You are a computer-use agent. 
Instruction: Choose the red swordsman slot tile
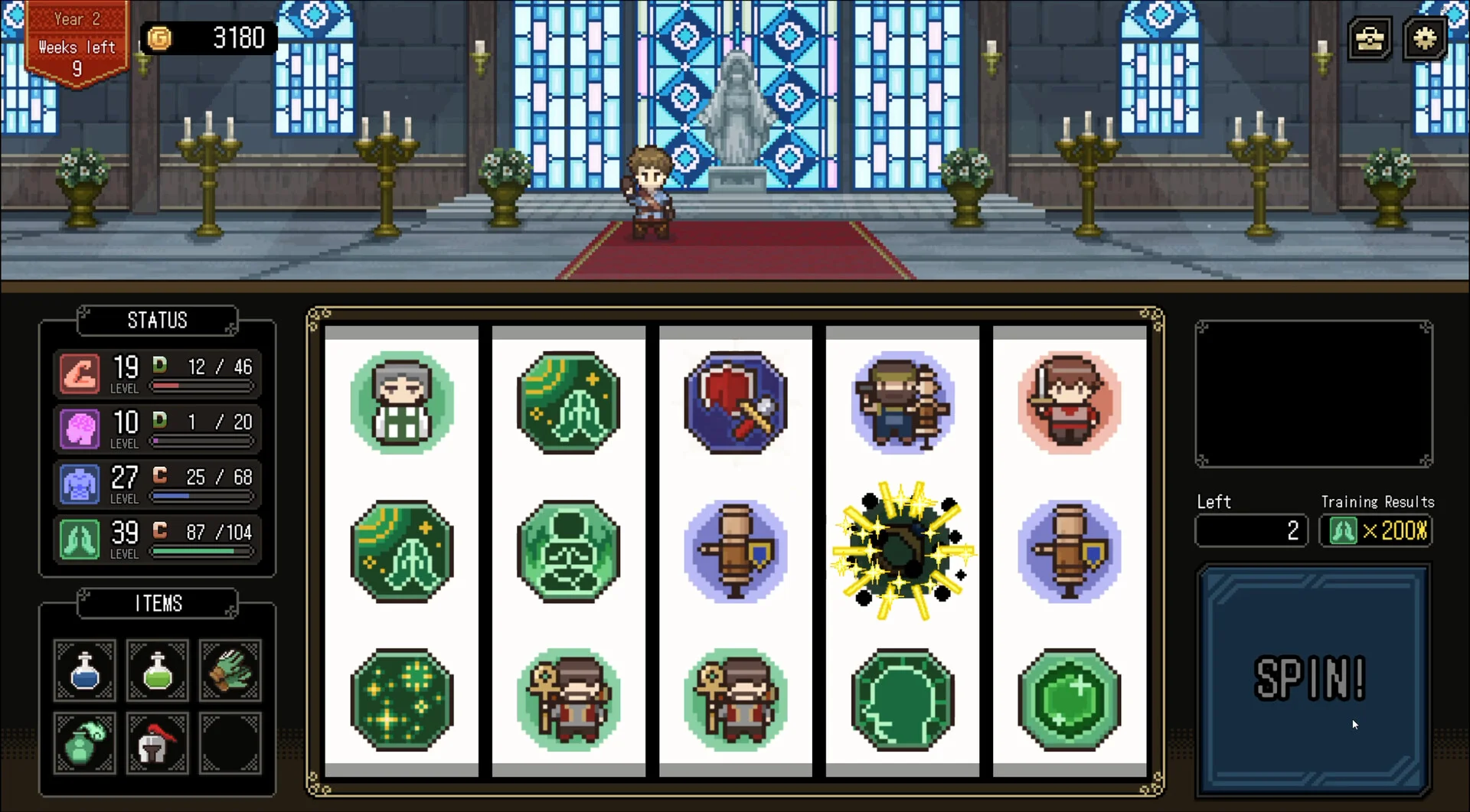1070,403
